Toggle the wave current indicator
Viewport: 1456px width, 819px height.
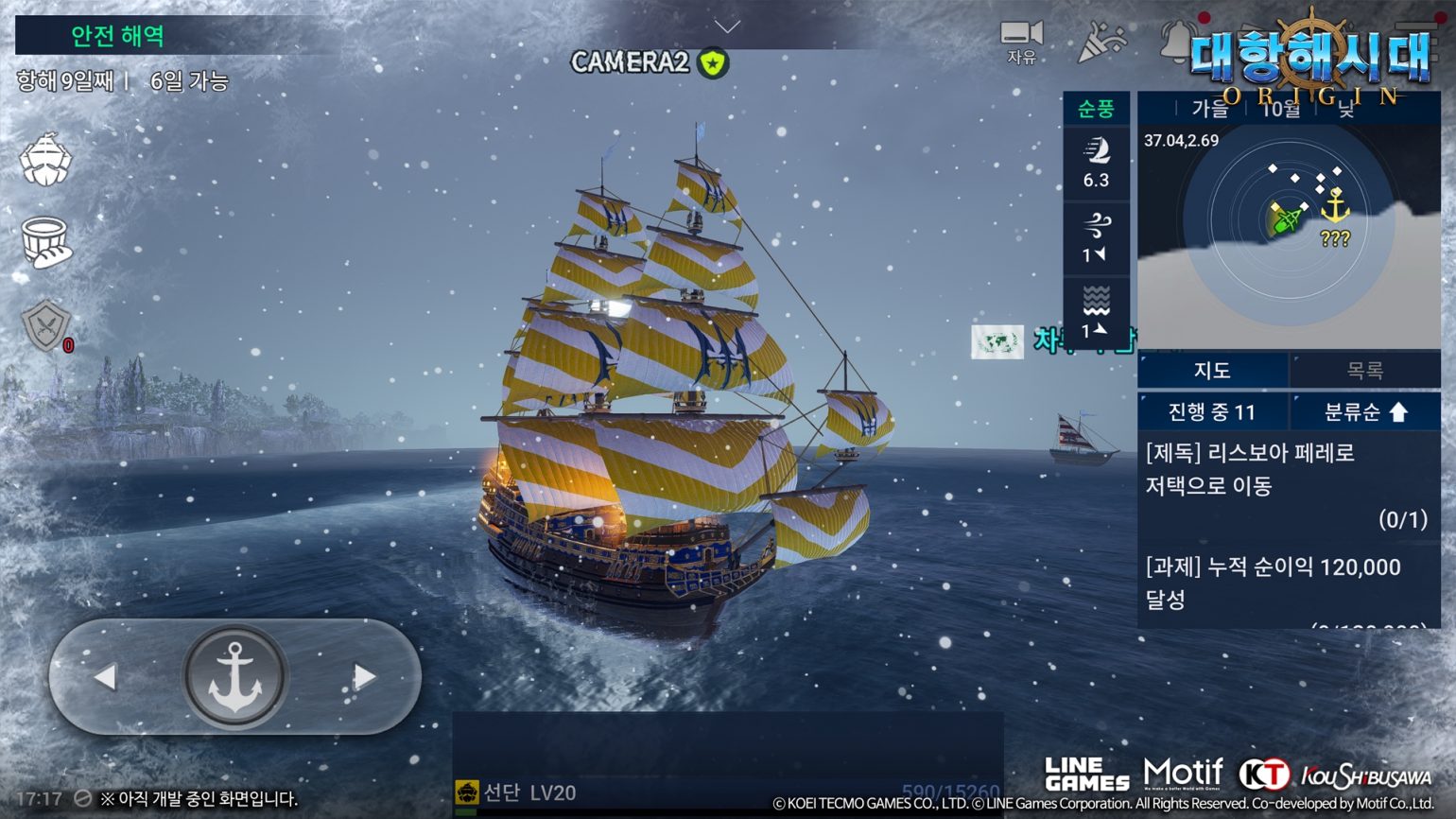[1098, 312]
